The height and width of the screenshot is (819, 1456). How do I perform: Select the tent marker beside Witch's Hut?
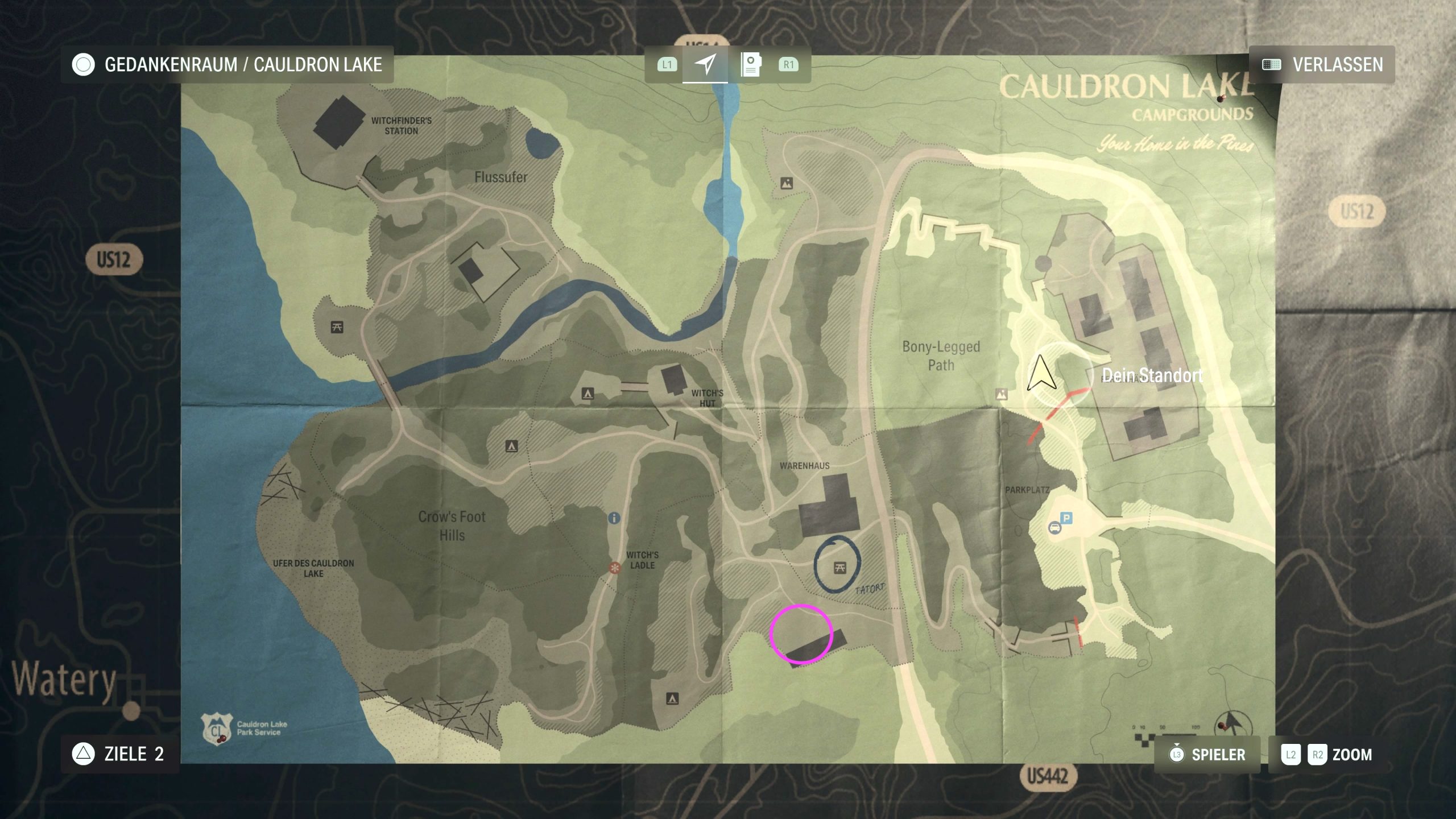588,394
